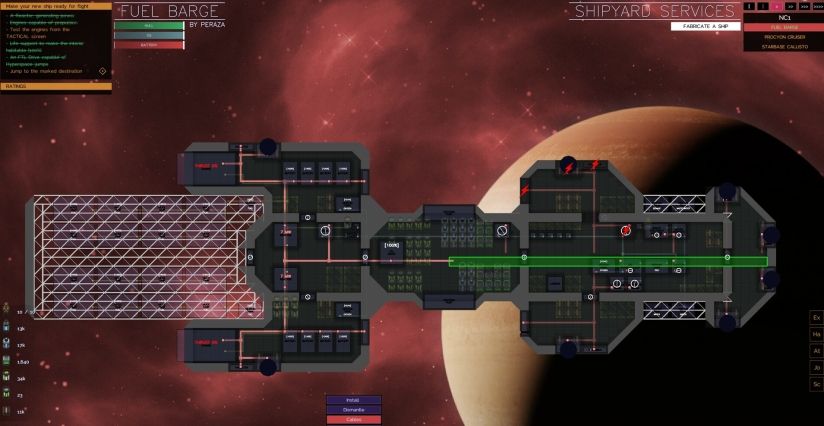Viewport: 824px width, 426px height.
Task: Click the Fabricate a Ship button
Action: (705, 26)
